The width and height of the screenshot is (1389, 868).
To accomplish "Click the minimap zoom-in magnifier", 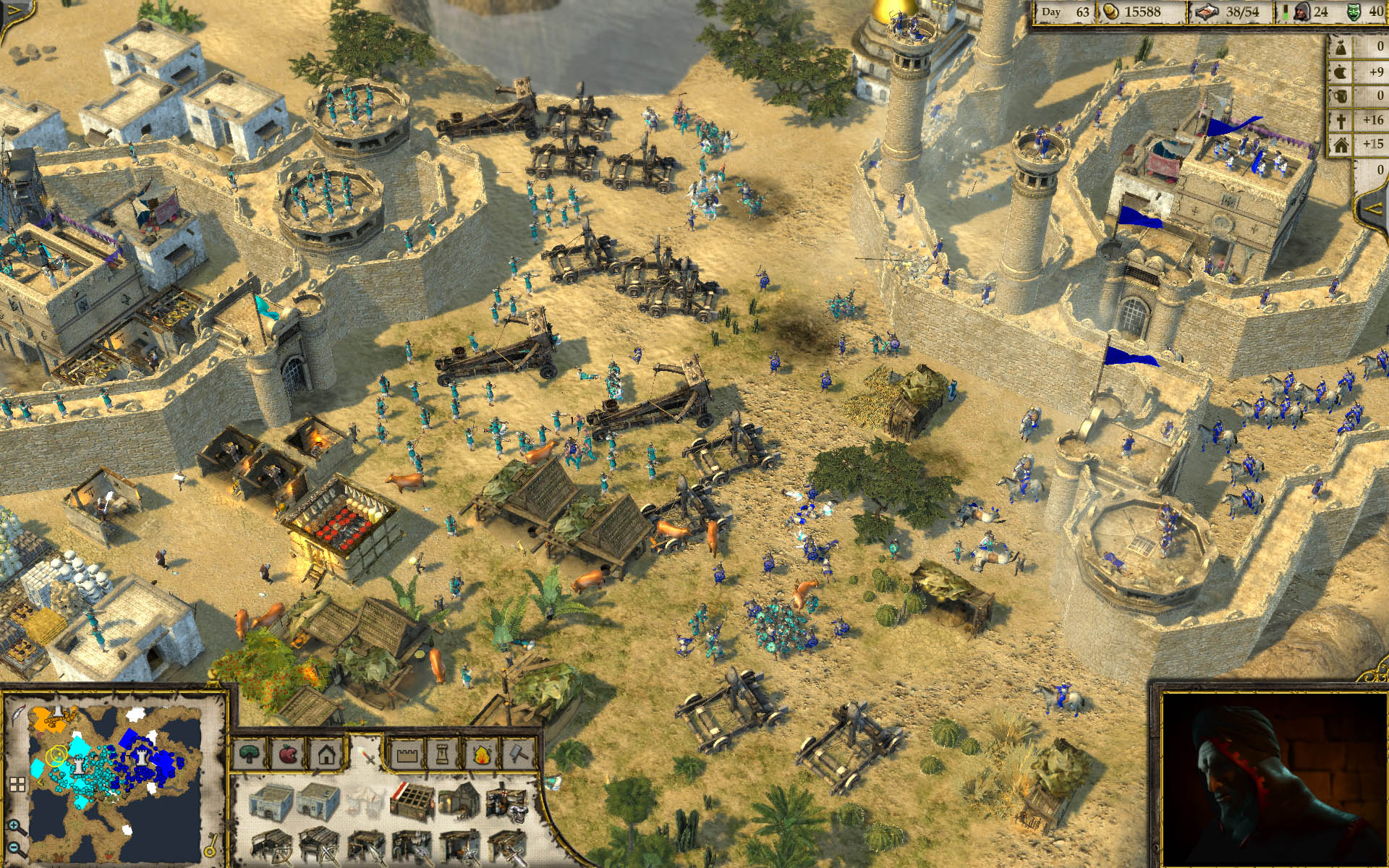I will pos(13,825).
